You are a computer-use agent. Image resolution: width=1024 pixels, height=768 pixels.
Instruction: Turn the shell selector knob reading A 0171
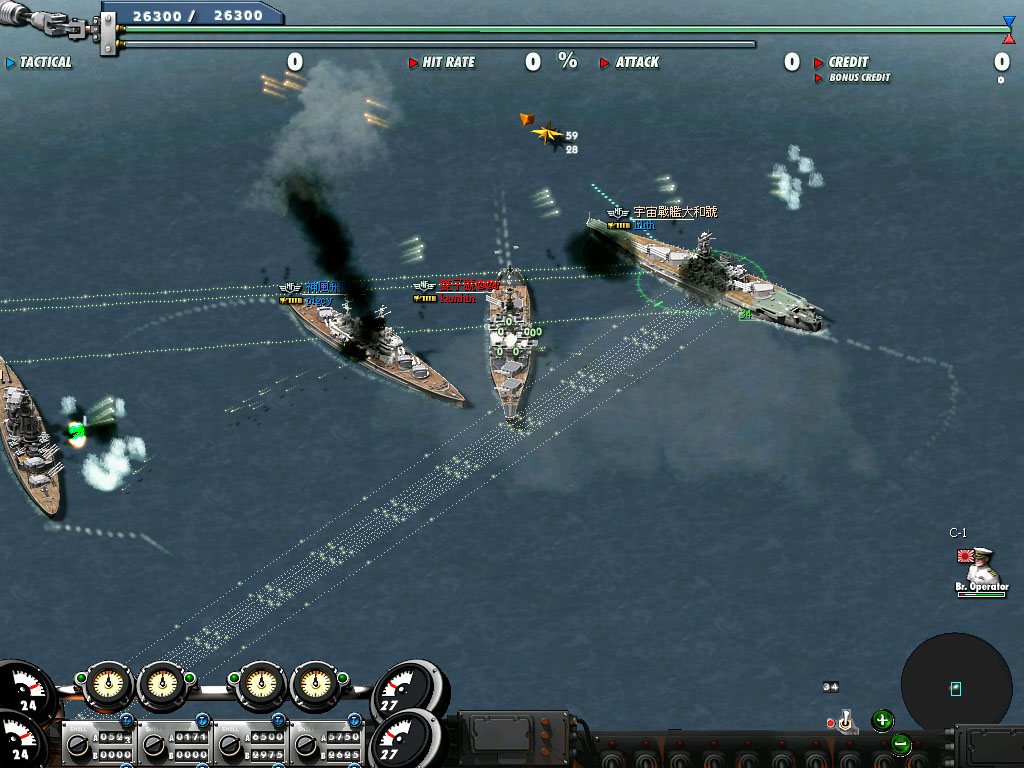154,745
